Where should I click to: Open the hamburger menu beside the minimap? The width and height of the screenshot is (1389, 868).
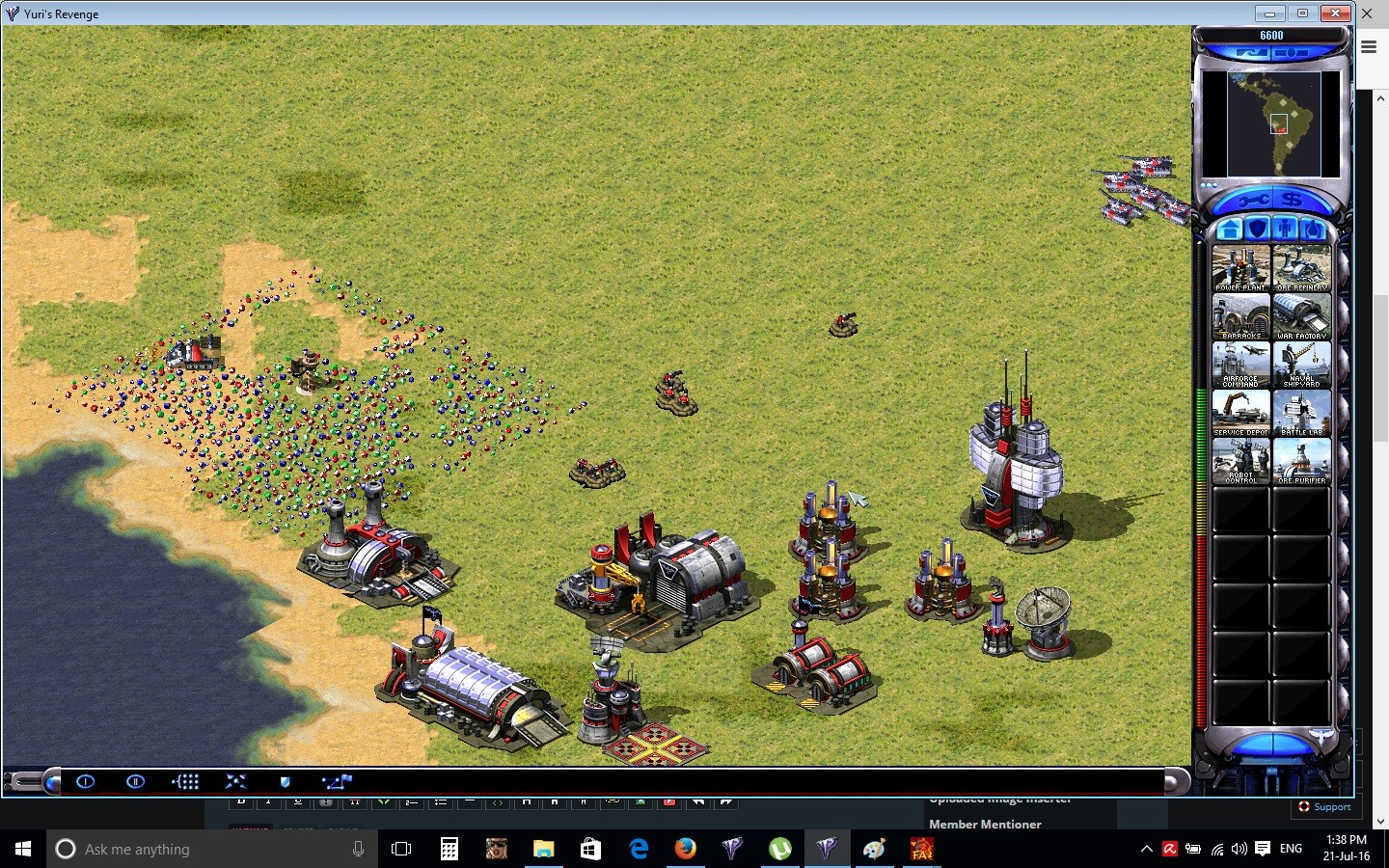pos(1369,46)
